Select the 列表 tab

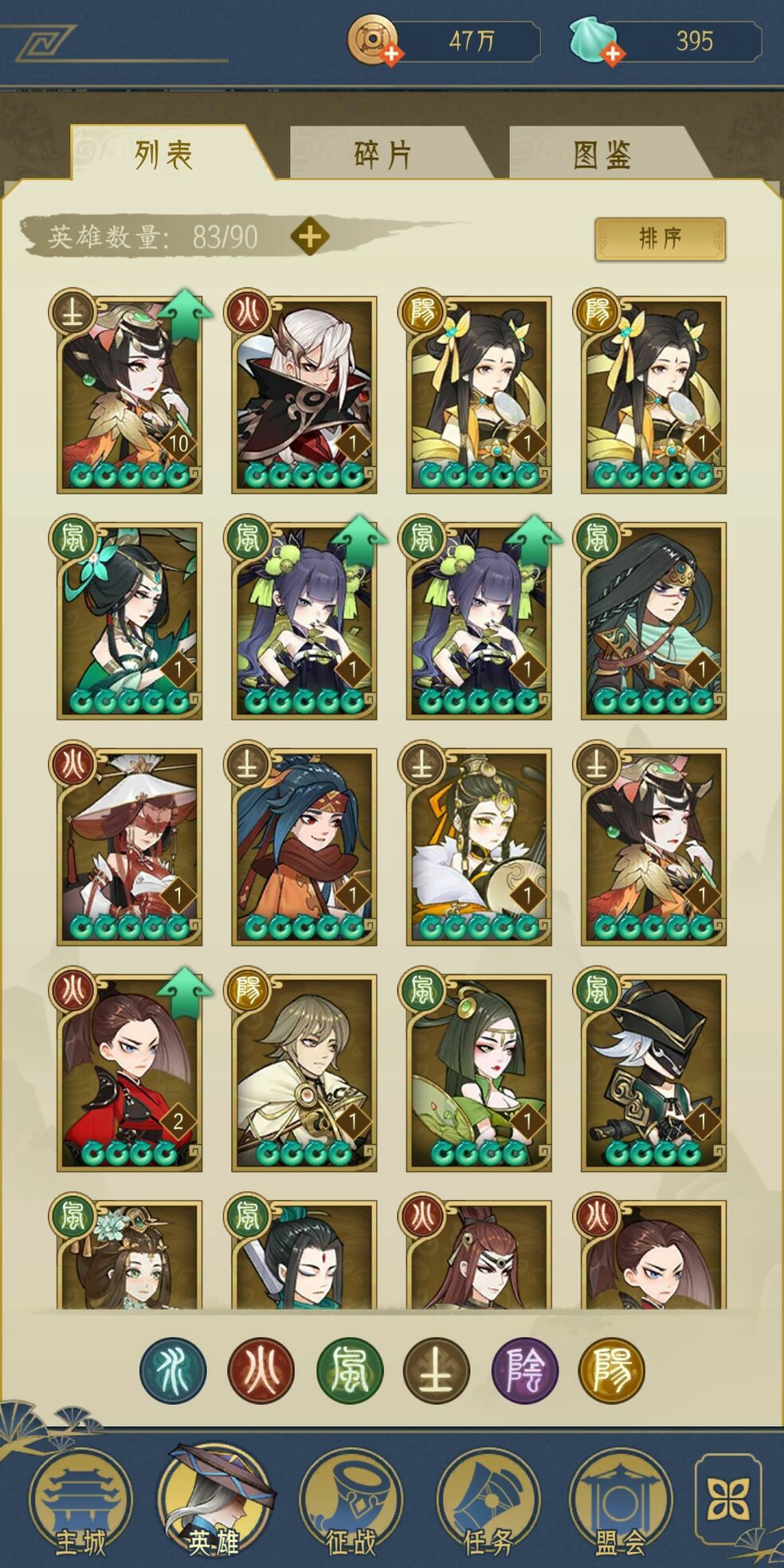tap(163, 155)
